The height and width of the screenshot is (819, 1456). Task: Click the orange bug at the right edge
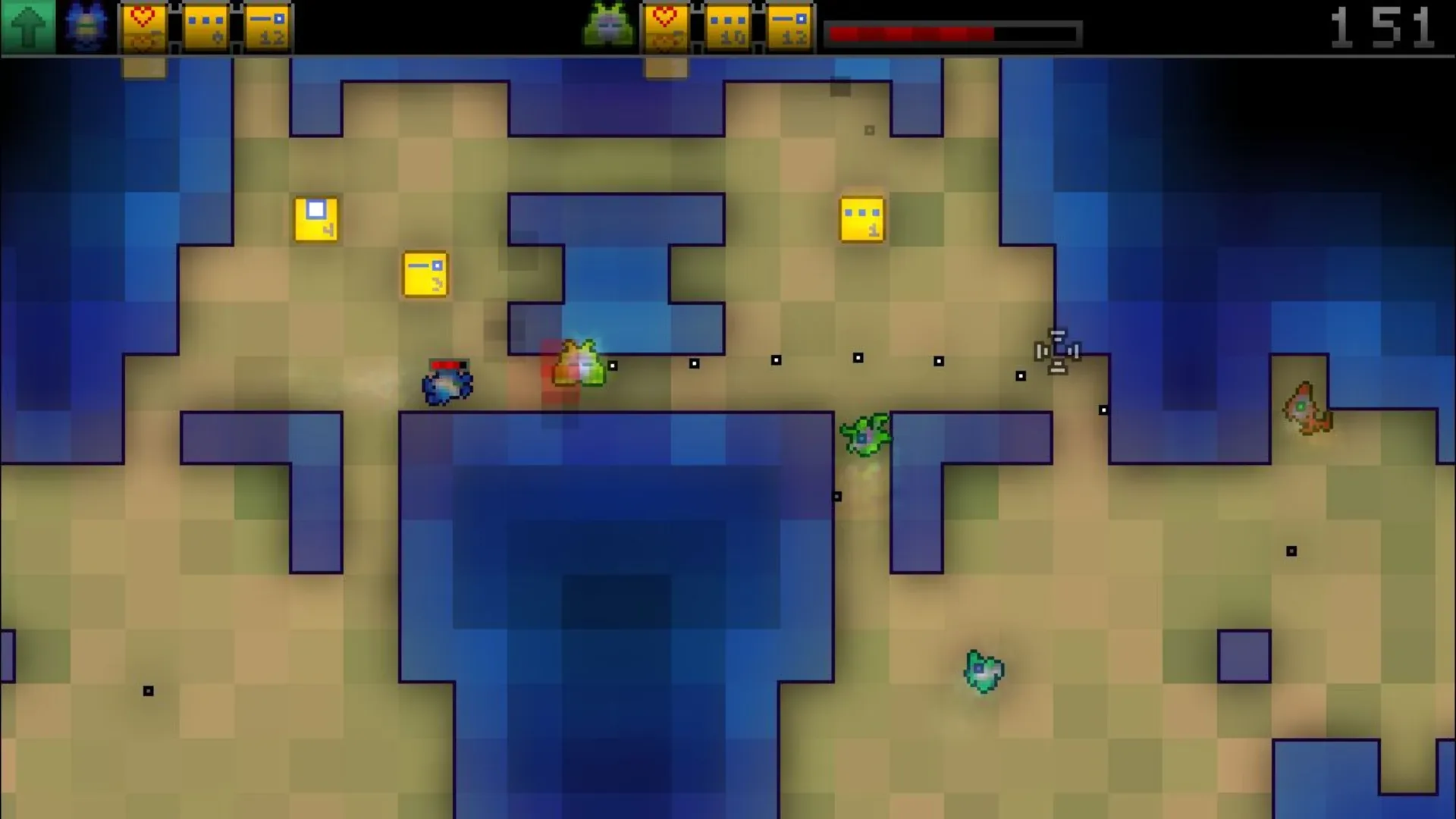pos(1306,409)
